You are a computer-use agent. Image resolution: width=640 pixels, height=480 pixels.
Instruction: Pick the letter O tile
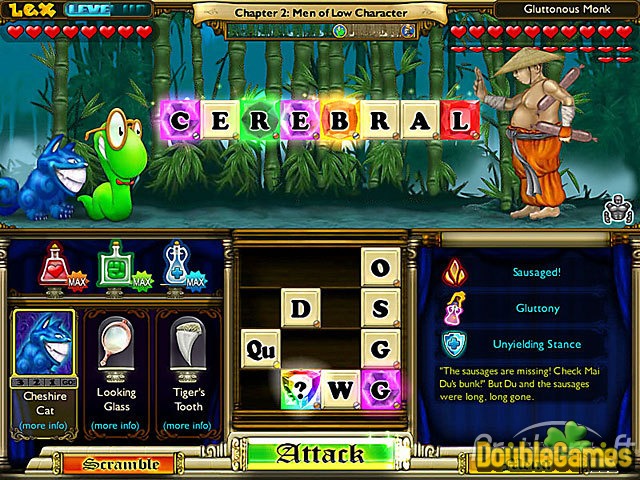(x=379, y=267)
